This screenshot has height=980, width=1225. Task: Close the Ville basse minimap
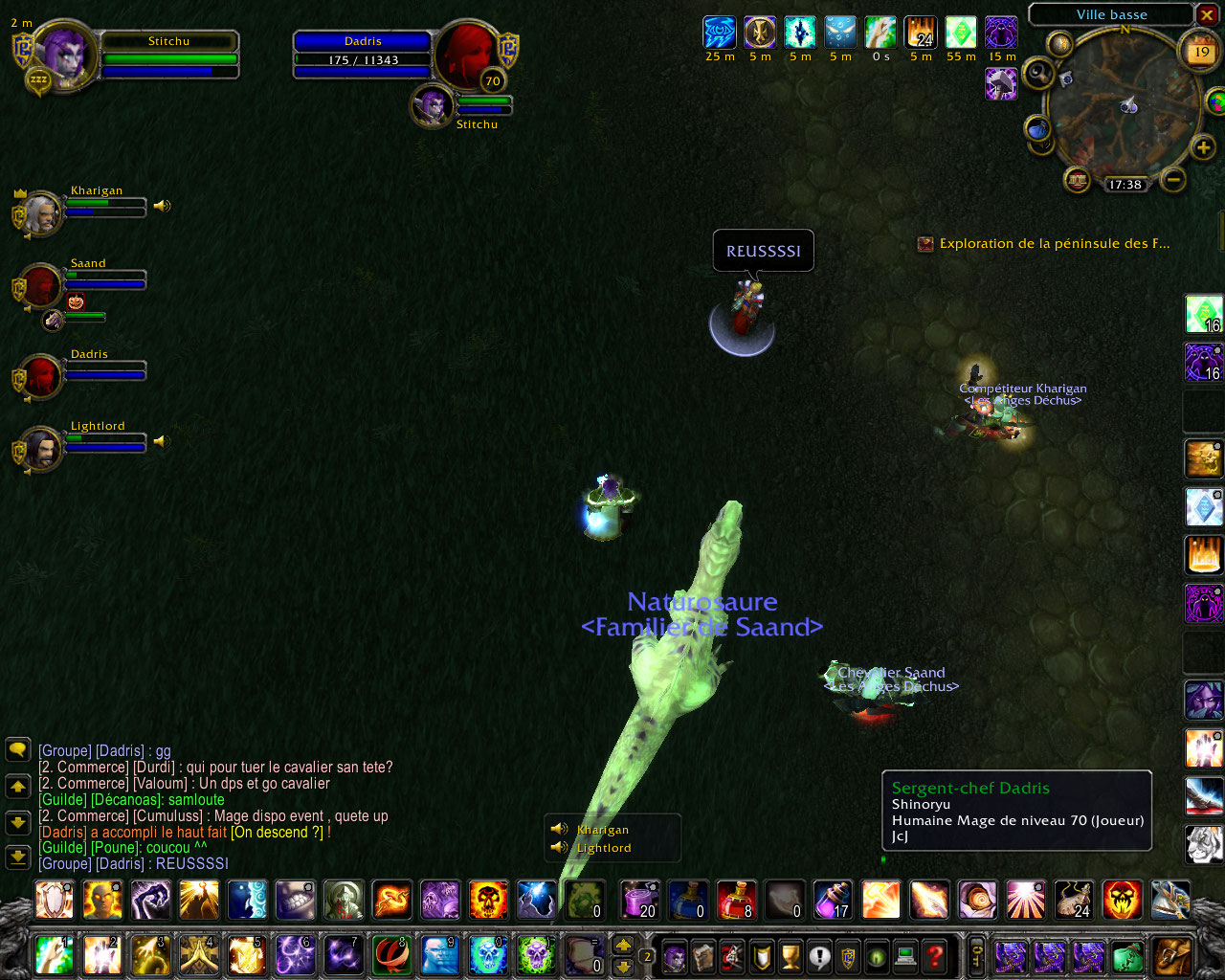pos(1208,15)
